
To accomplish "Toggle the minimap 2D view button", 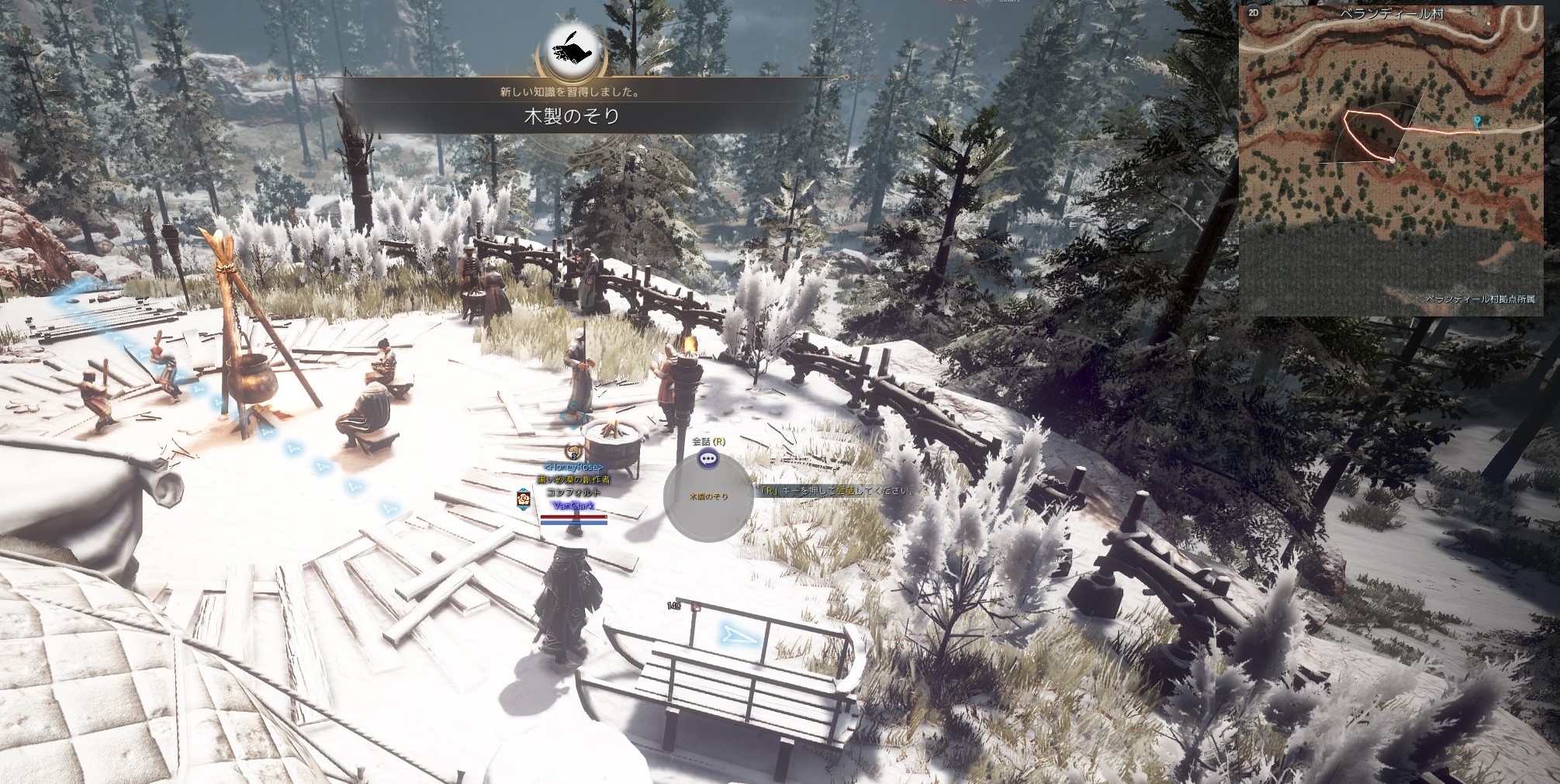I will coord(1254,13).
